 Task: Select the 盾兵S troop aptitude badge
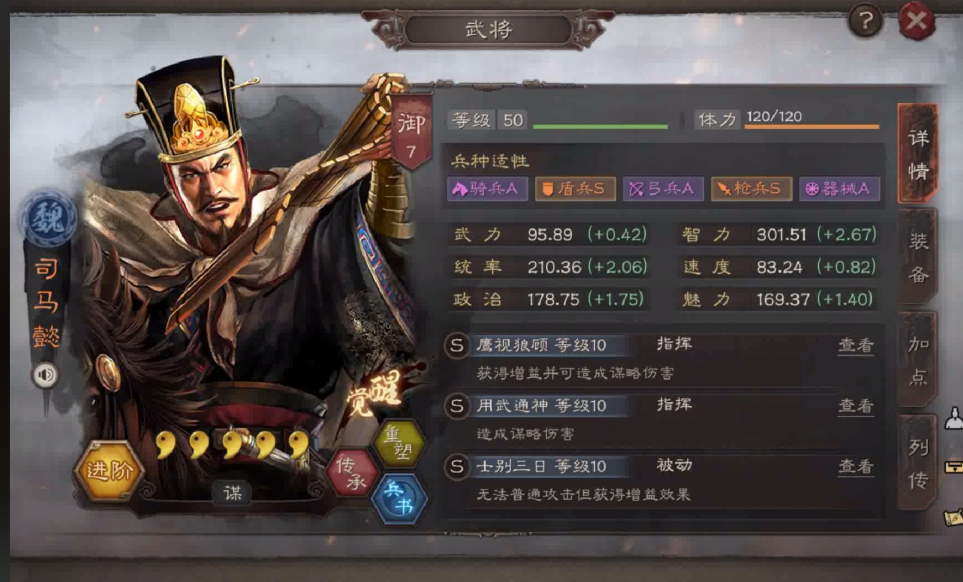tap(574, 188)
